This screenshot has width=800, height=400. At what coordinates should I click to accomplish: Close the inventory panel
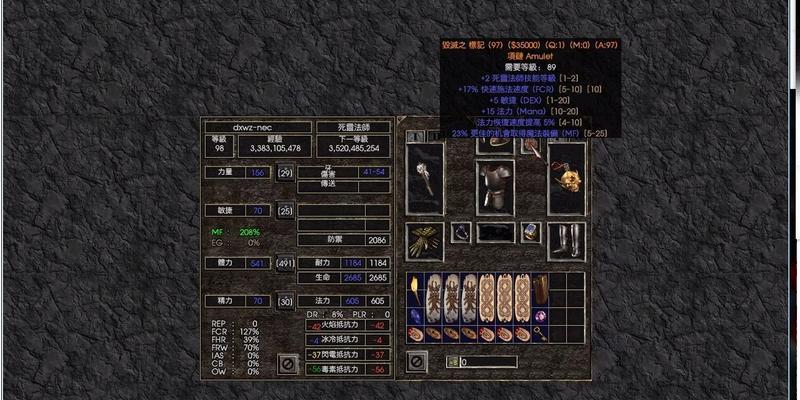pos(416,361)
